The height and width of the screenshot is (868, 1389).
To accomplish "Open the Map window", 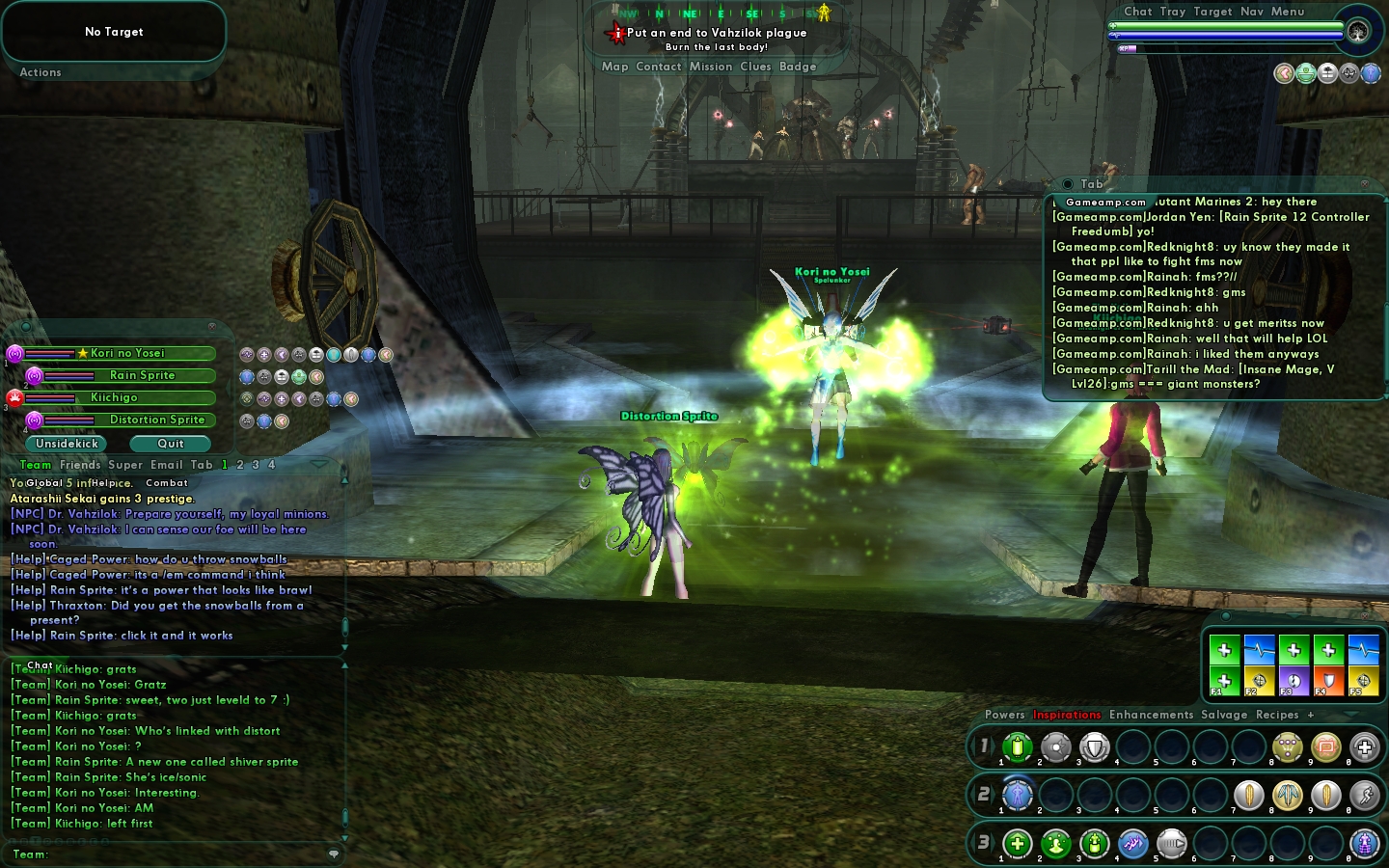I will (x=614, y=67).
